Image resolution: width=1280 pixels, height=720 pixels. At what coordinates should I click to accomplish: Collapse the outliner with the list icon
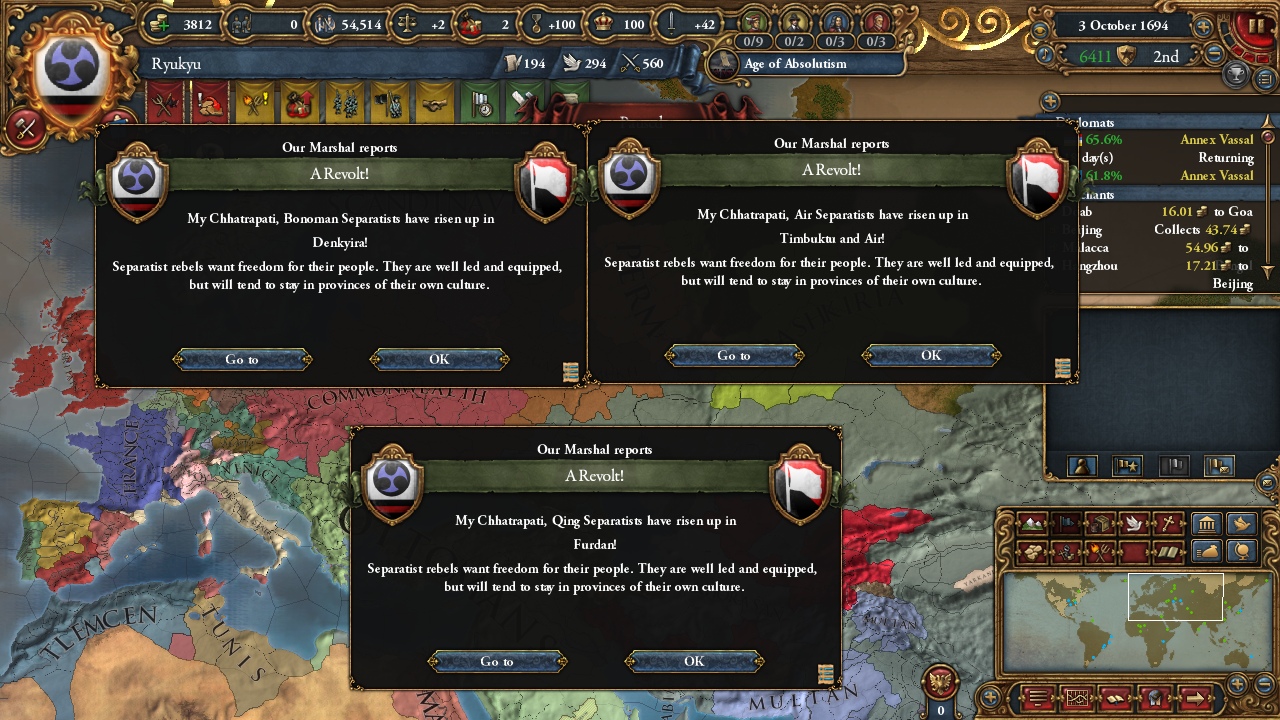(x=1264, y=77)
